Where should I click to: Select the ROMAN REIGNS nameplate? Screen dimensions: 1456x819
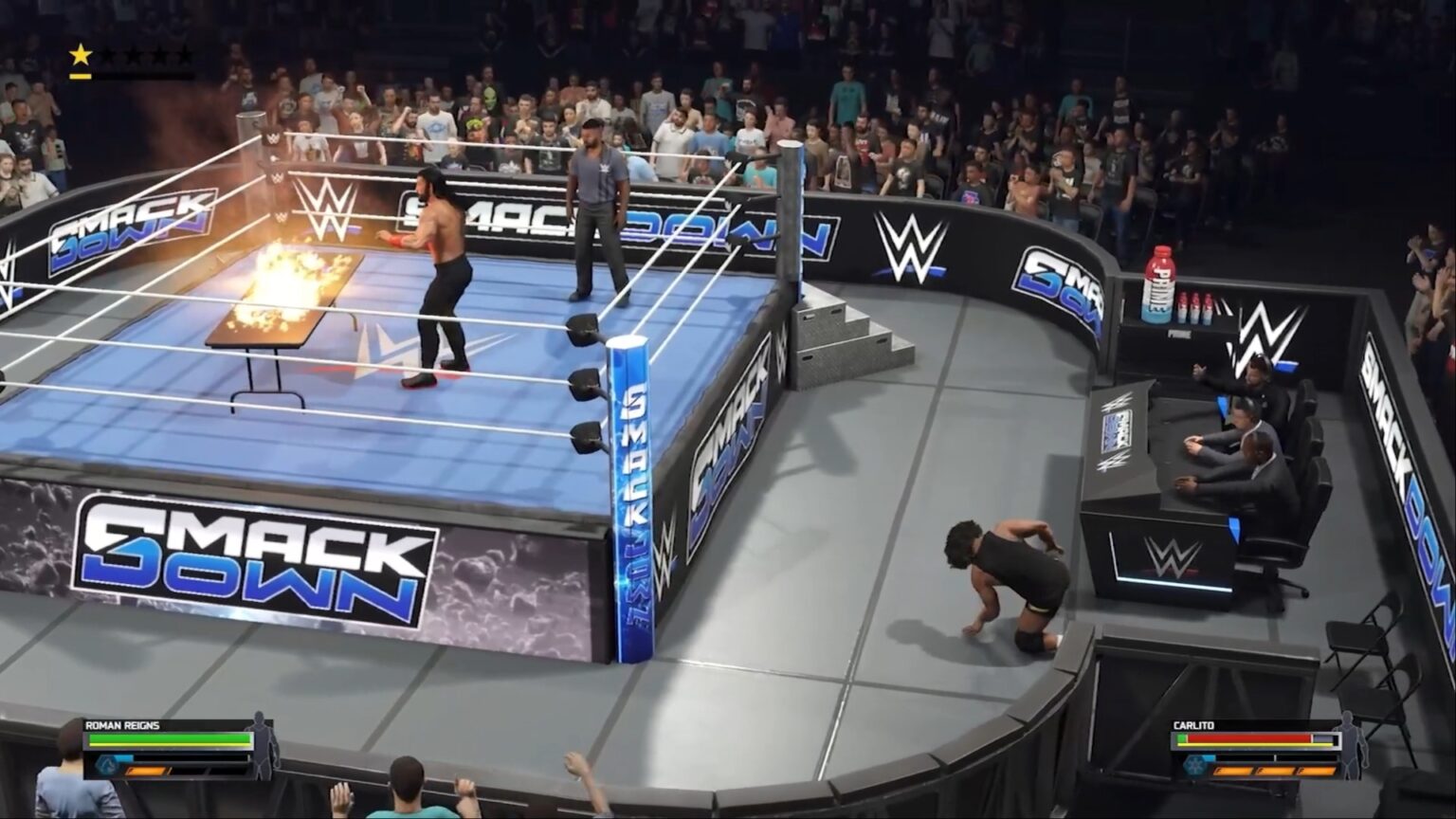[121, 725]
